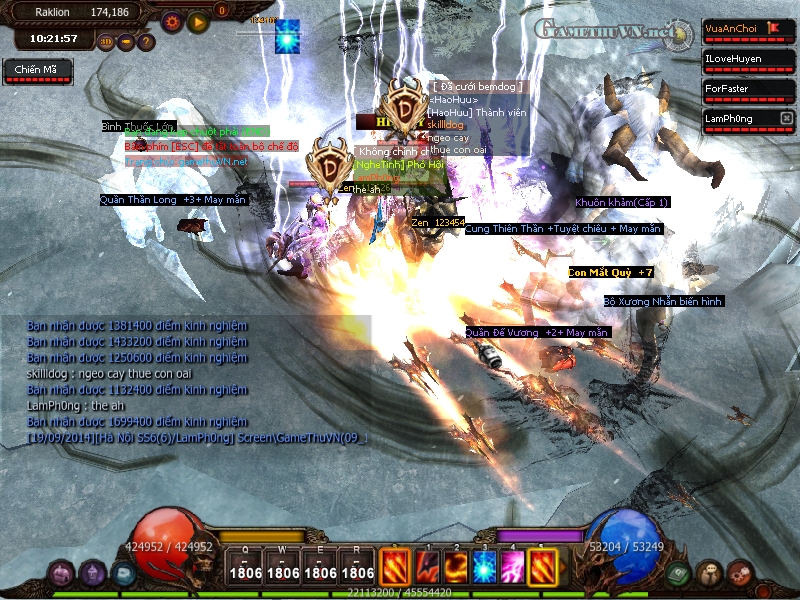Use the potion in the W slot
Image resolution: width=800 pixels, height=600 pixels.
pos(283,567)
